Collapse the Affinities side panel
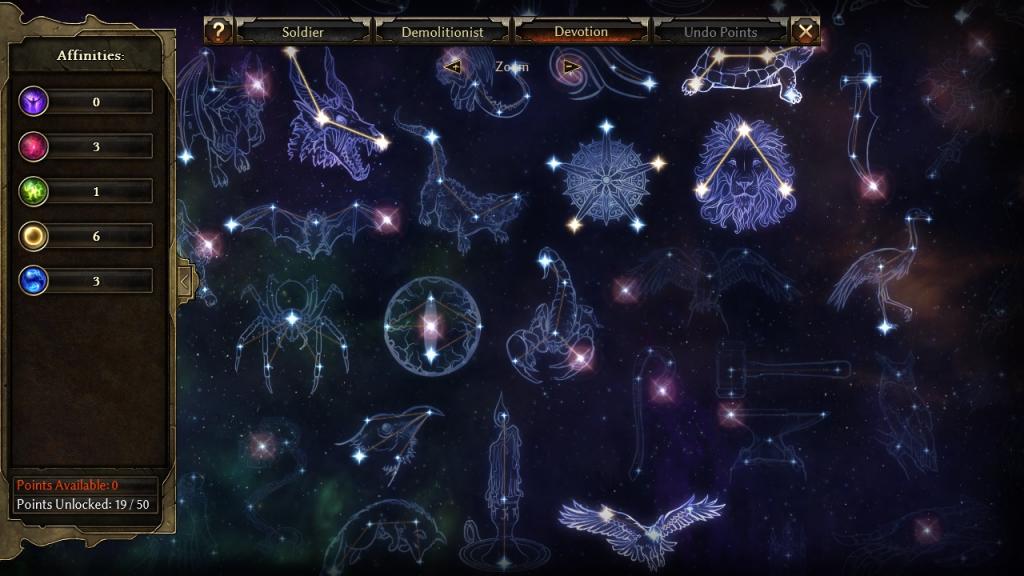1024x576 pixels. tap(184, 281)
